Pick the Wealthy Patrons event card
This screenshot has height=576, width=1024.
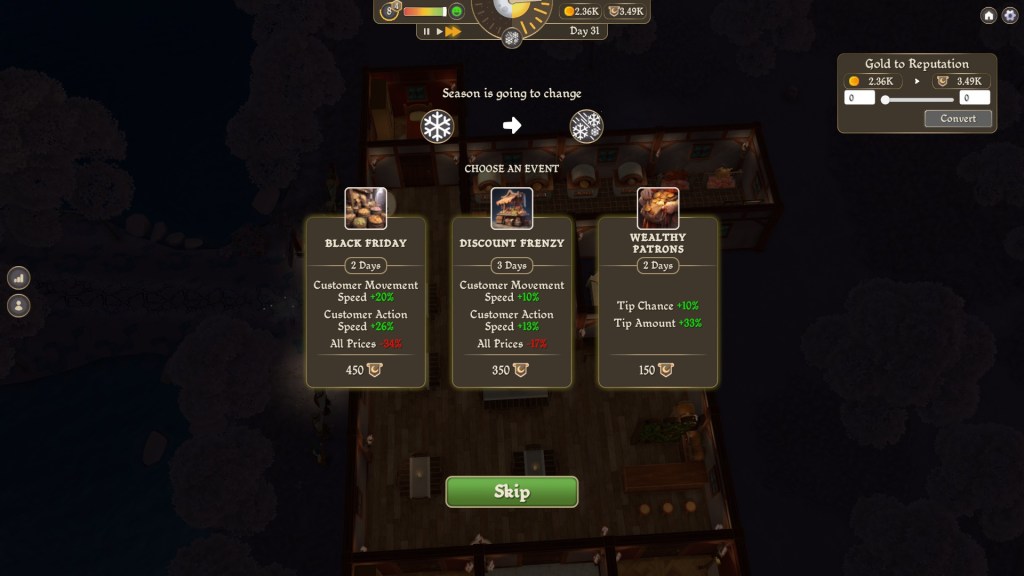[x=658, y=301]
